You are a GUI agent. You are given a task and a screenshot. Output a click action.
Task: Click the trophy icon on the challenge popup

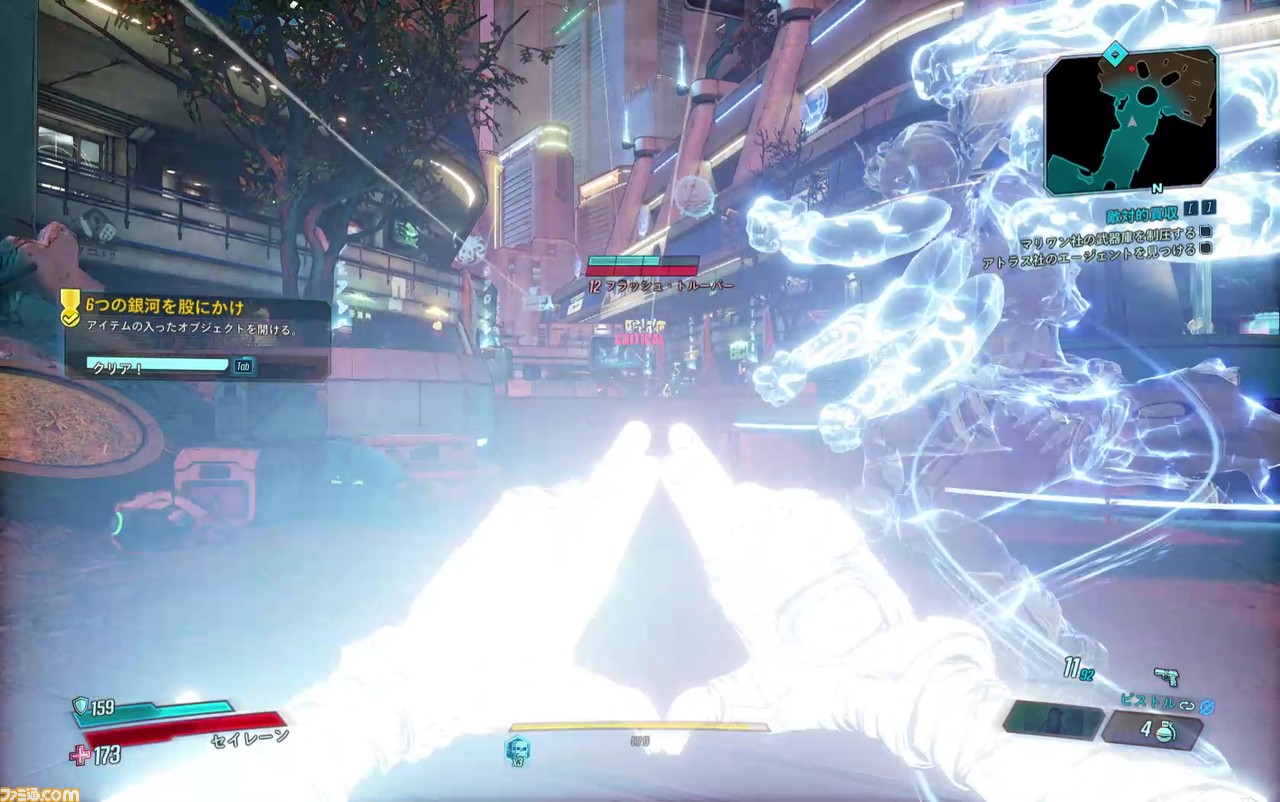[70, 307]
